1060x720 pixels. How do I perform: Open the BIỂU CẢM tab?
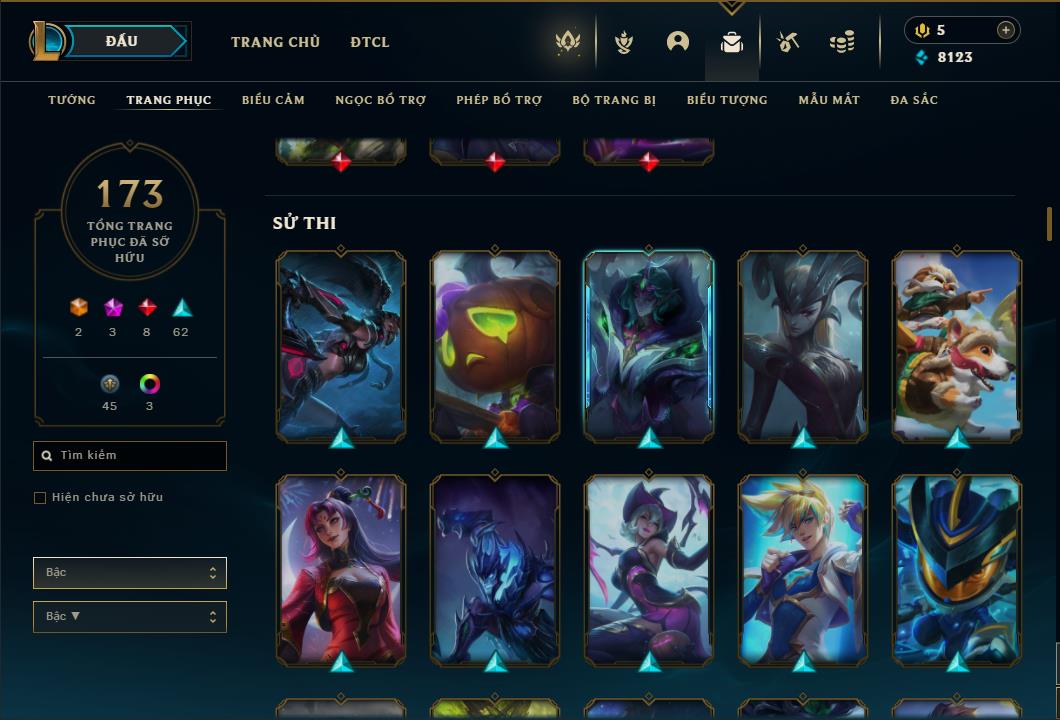coord(273,100)
